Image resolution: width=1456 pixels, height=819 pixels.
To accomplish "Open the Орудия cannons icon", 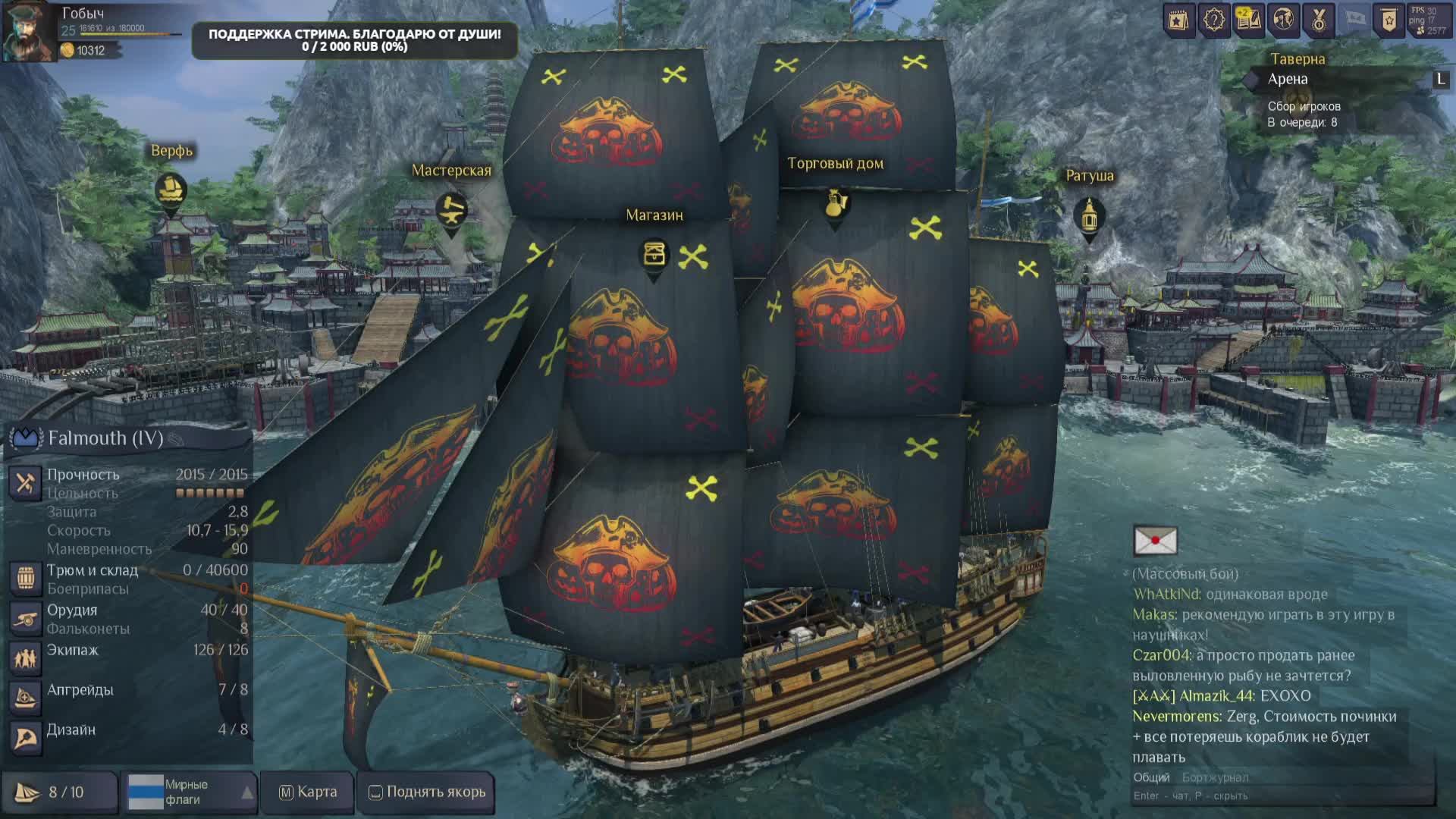I will (x=25, y=618).
